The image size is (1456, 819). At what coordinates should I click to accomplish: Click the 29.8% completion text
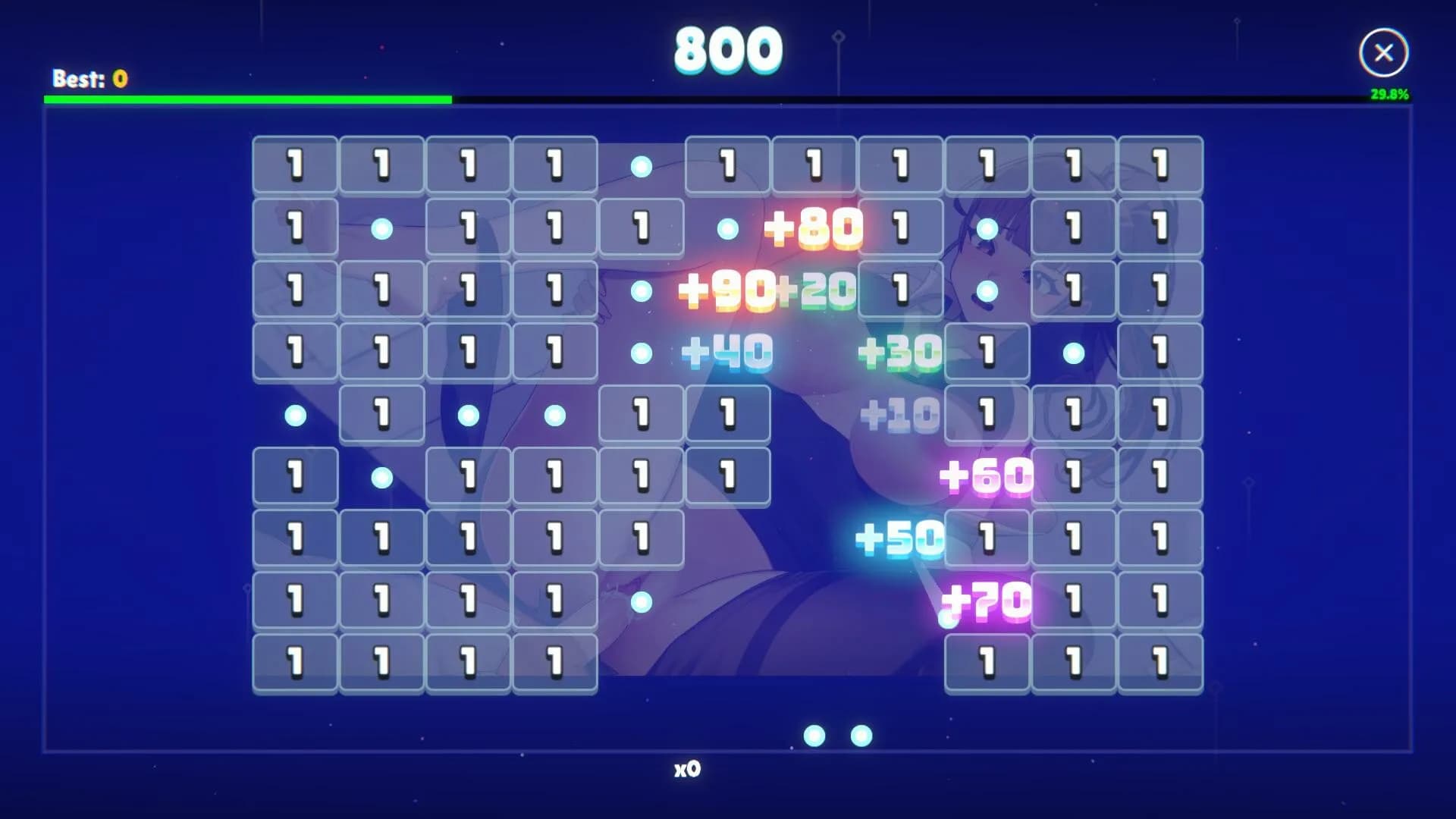tap(1390, 96)
